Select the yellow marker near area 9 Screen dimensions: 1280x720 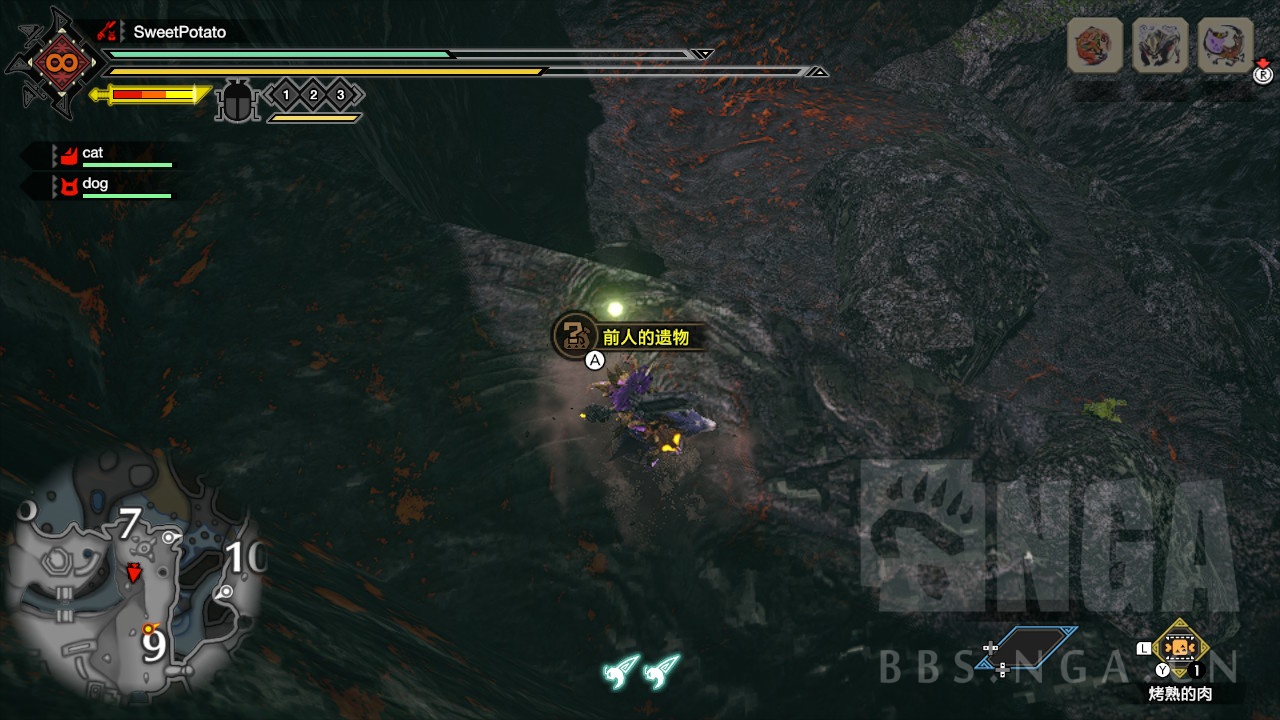(150, 629)
